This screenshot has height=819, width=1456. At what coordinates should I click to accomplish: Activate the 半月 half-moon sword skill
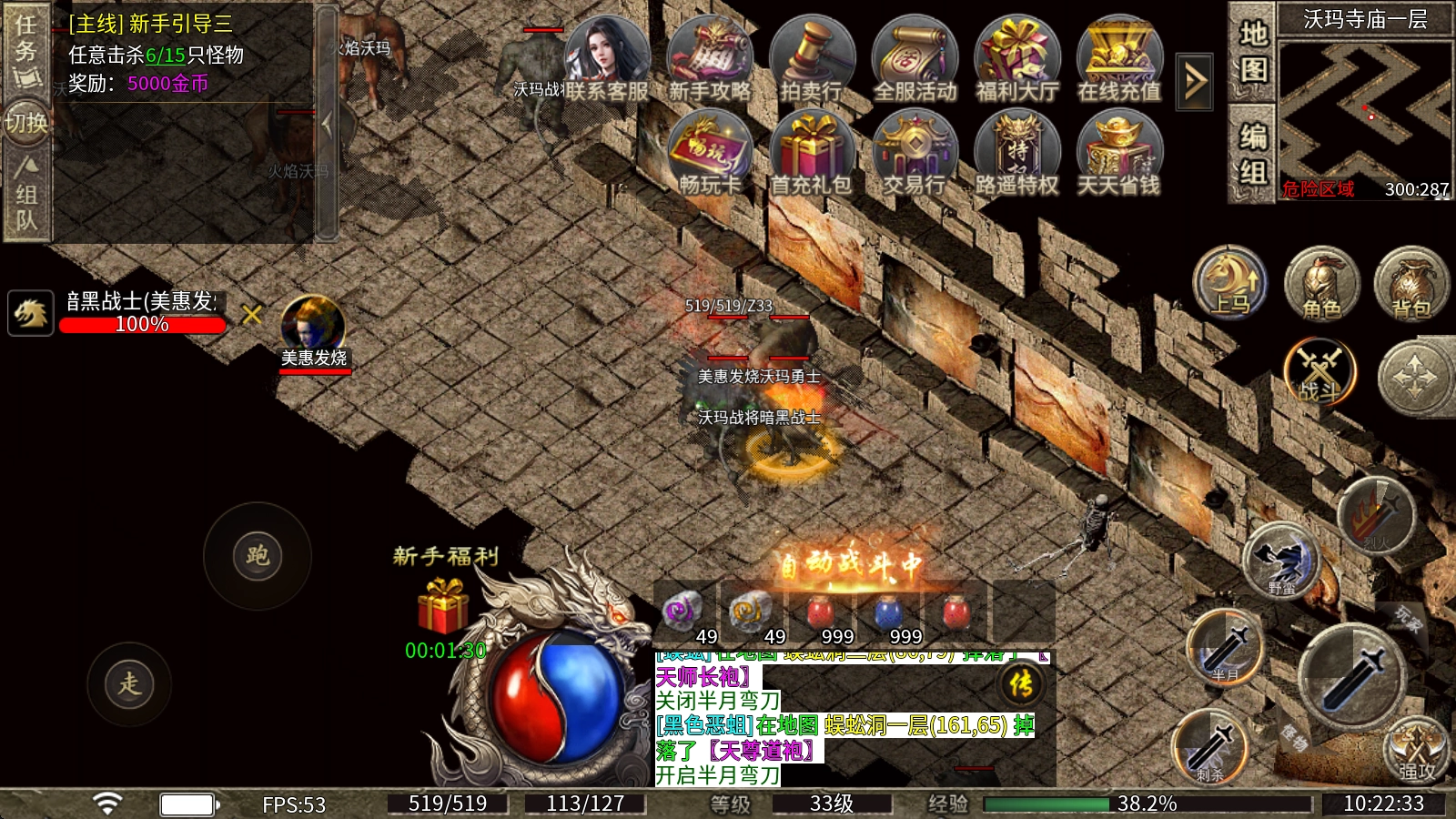pos(1225,646)
